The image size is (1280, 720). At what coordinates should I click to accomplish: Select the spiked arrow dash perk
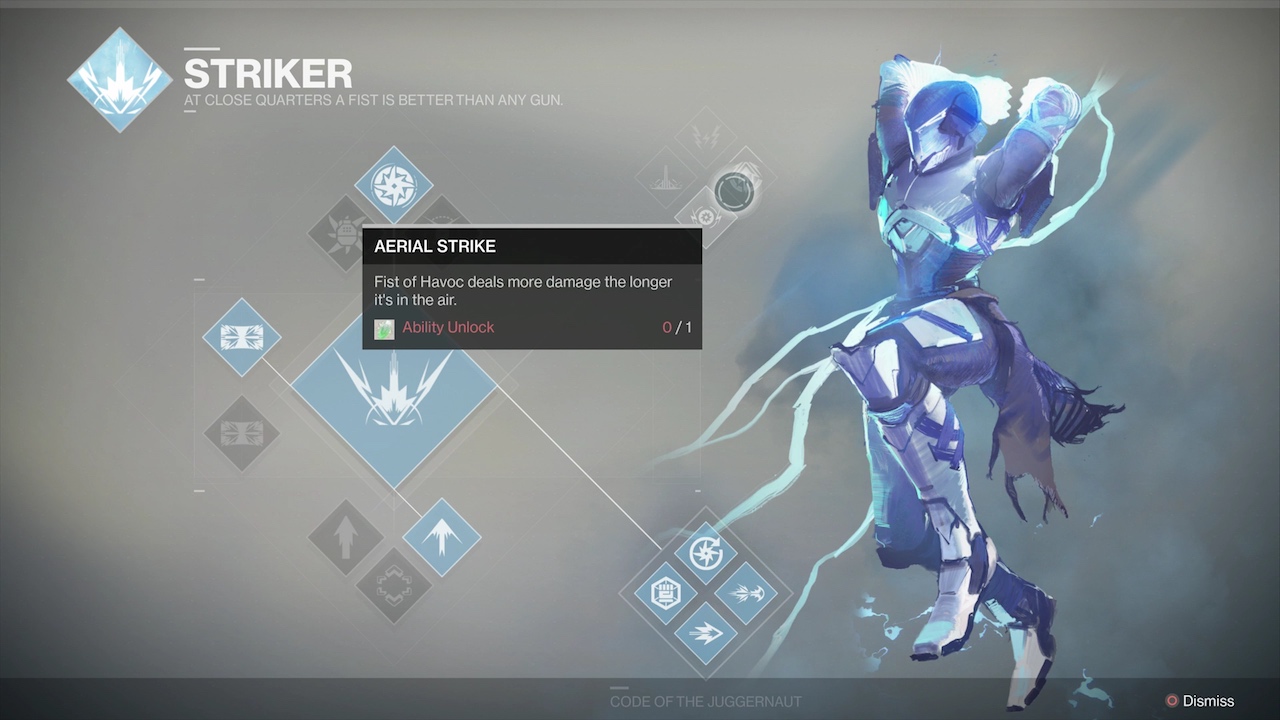pos(705,633)
